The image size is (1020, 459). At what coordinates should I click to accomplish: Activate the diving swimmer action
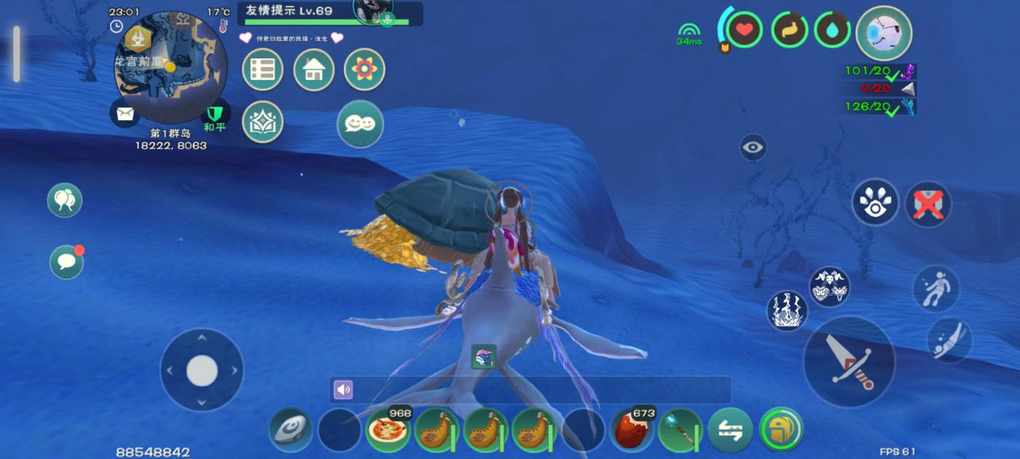pyautogui.click(x=947, y=340)
